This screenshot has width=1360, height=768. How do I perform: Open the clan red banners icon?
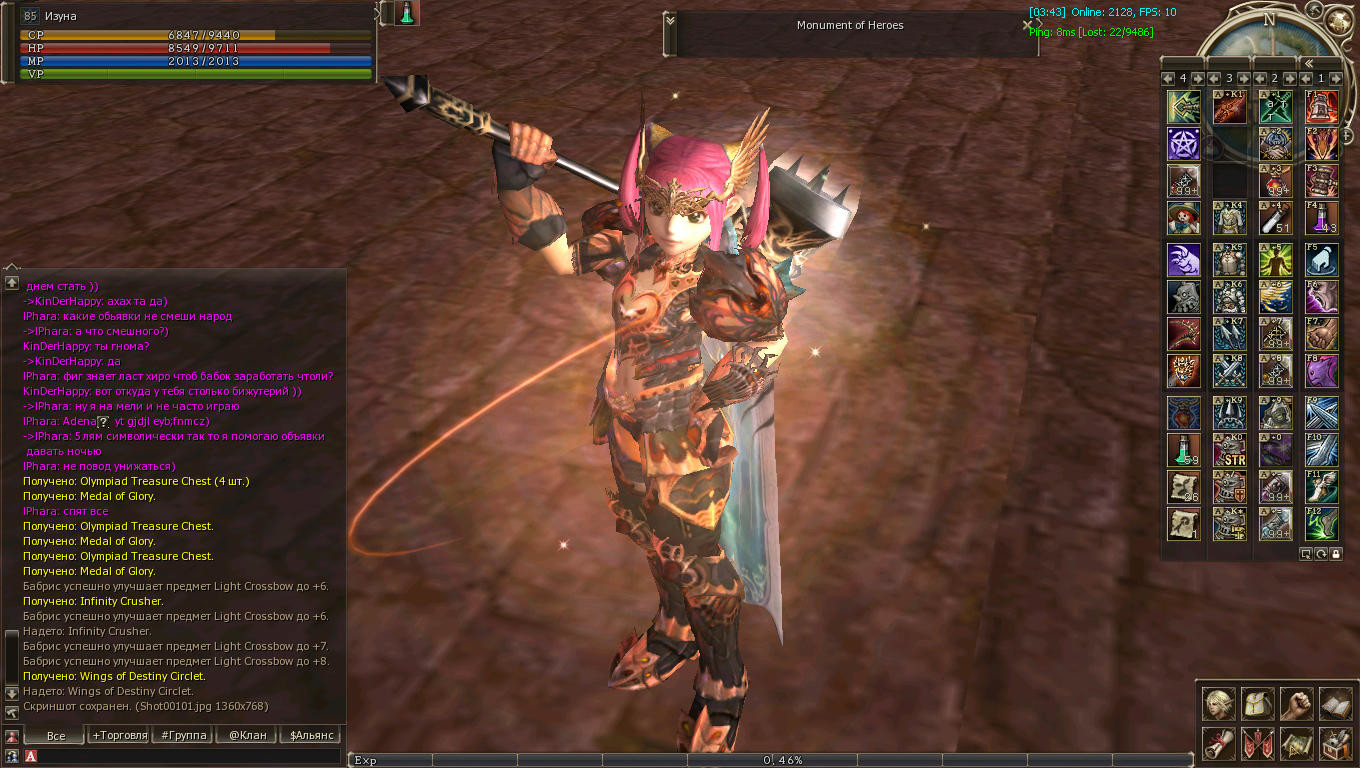click(x=1257, y=743)
